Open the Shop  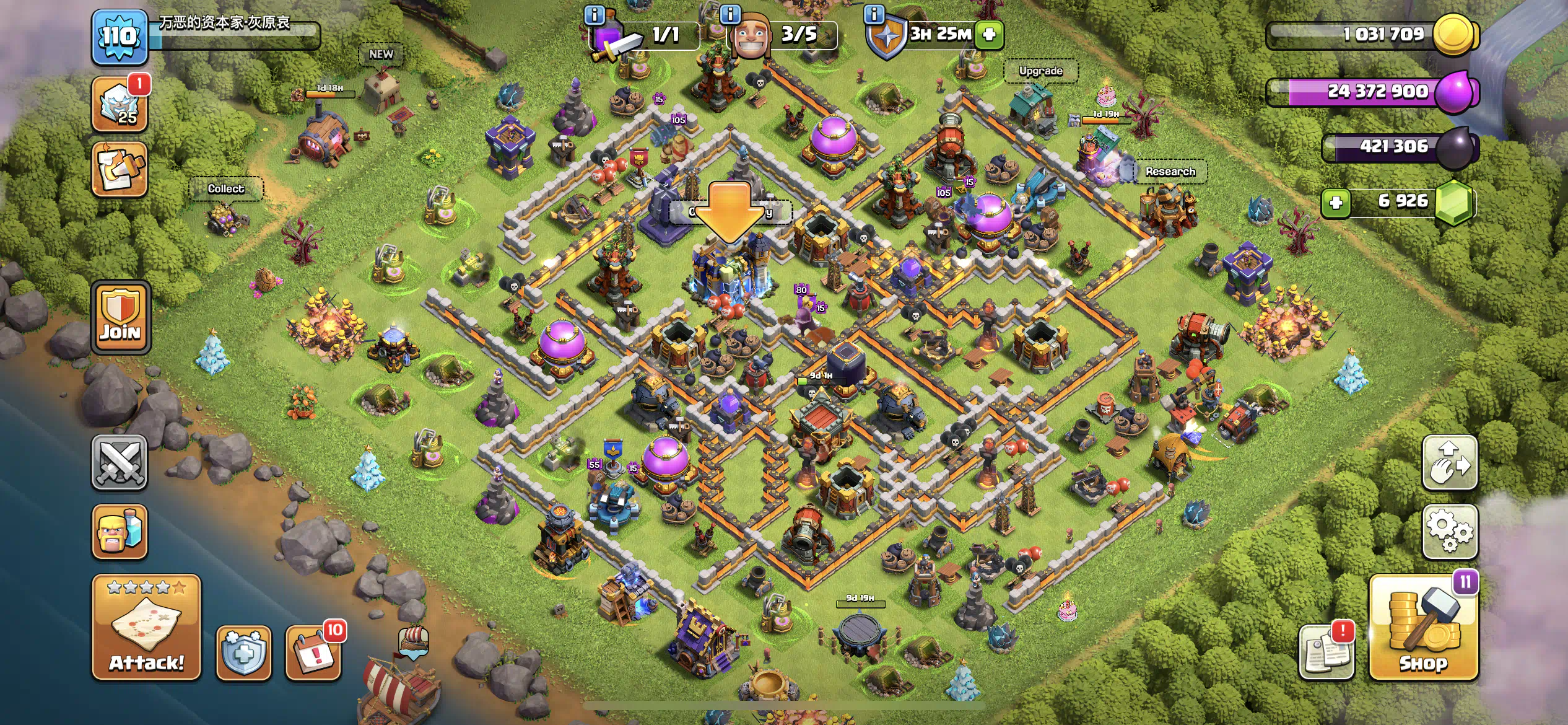tap(1423, 627)
